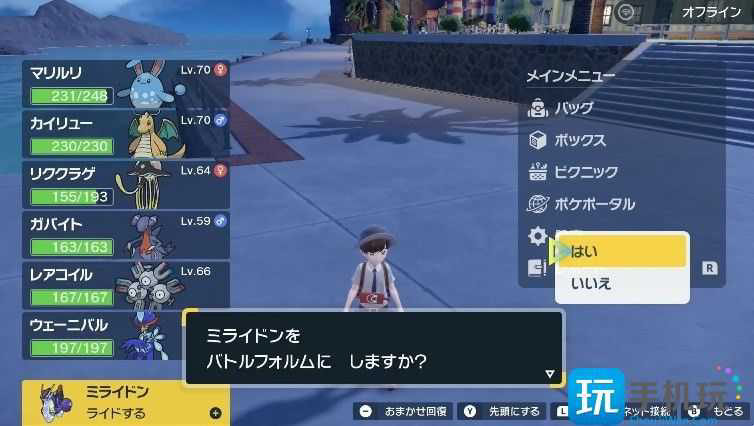Screen dimensions: 754x426
Task: Choose はい to confirm battle form
Action: (622, 251)
